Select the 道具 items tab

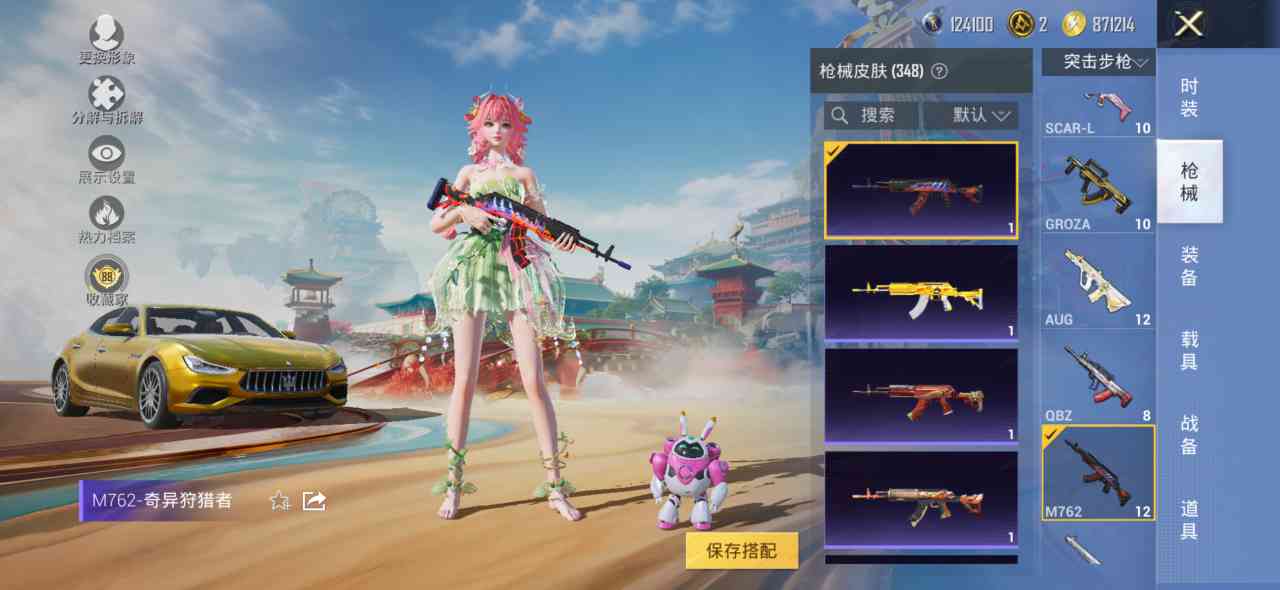pyautogui.click(x=1188, y=520)
